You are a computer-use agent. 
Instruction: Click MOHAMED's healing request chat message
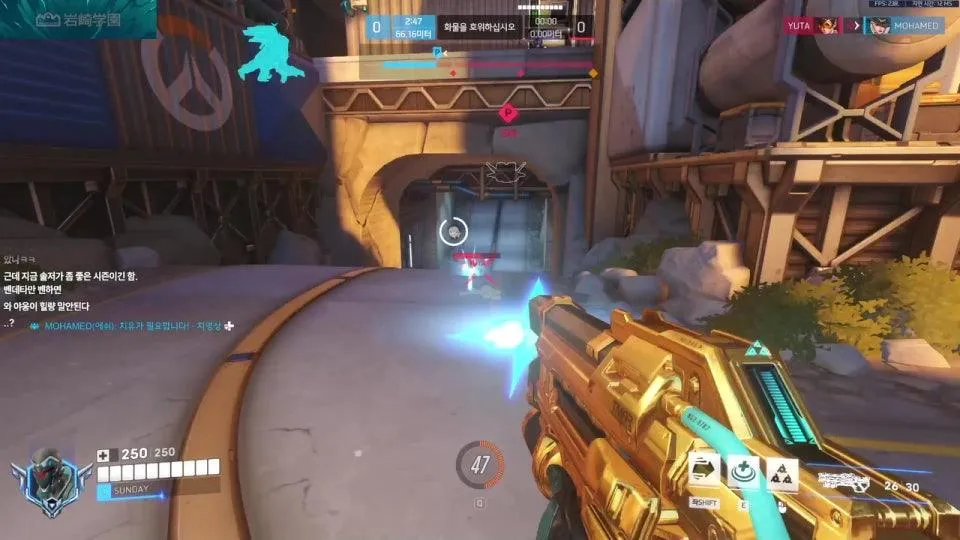pyautogui.click(x=130, y=326)
